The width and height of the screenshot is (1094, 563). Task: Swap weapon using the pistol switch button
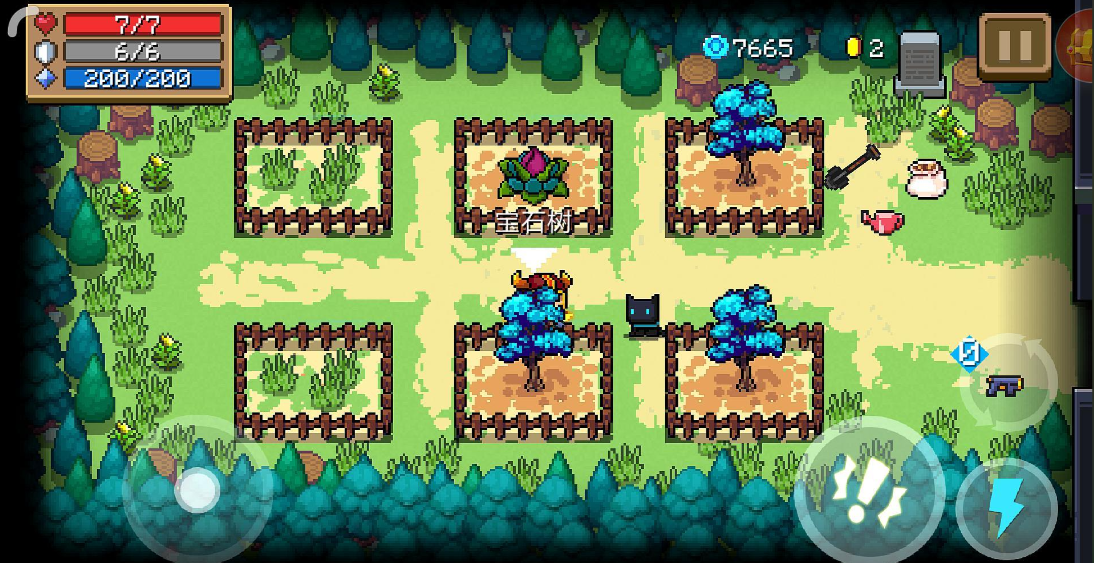click(x=1007, y=384)
